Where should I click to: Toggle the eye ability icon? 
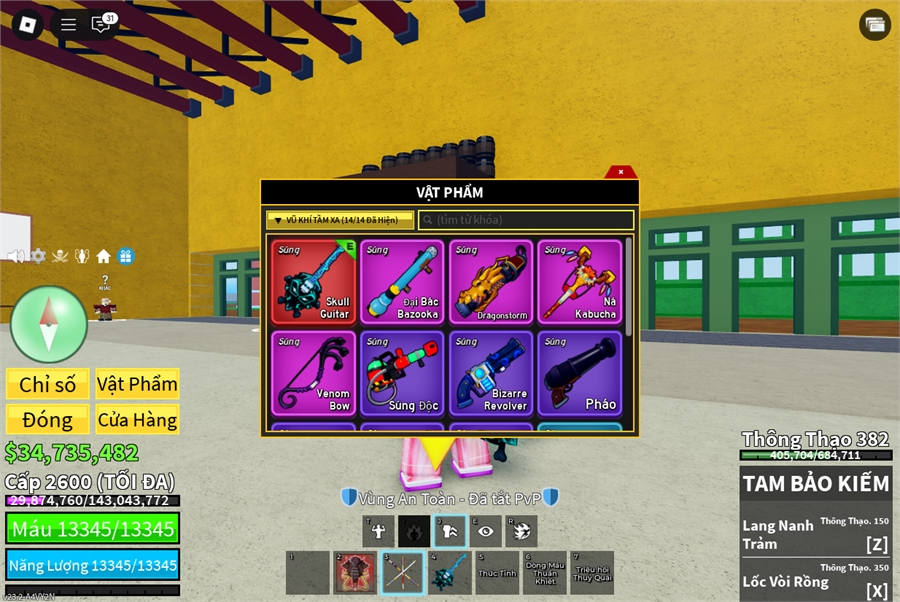486,531
